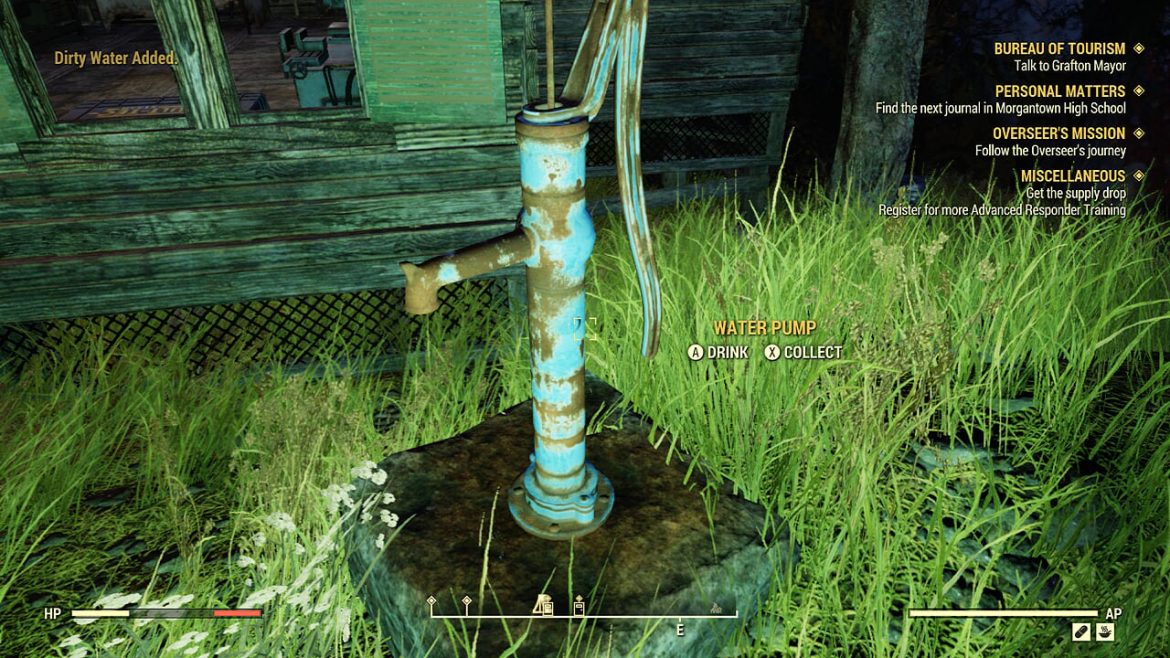Click the pill status effect icon

tap(1081, 632)
